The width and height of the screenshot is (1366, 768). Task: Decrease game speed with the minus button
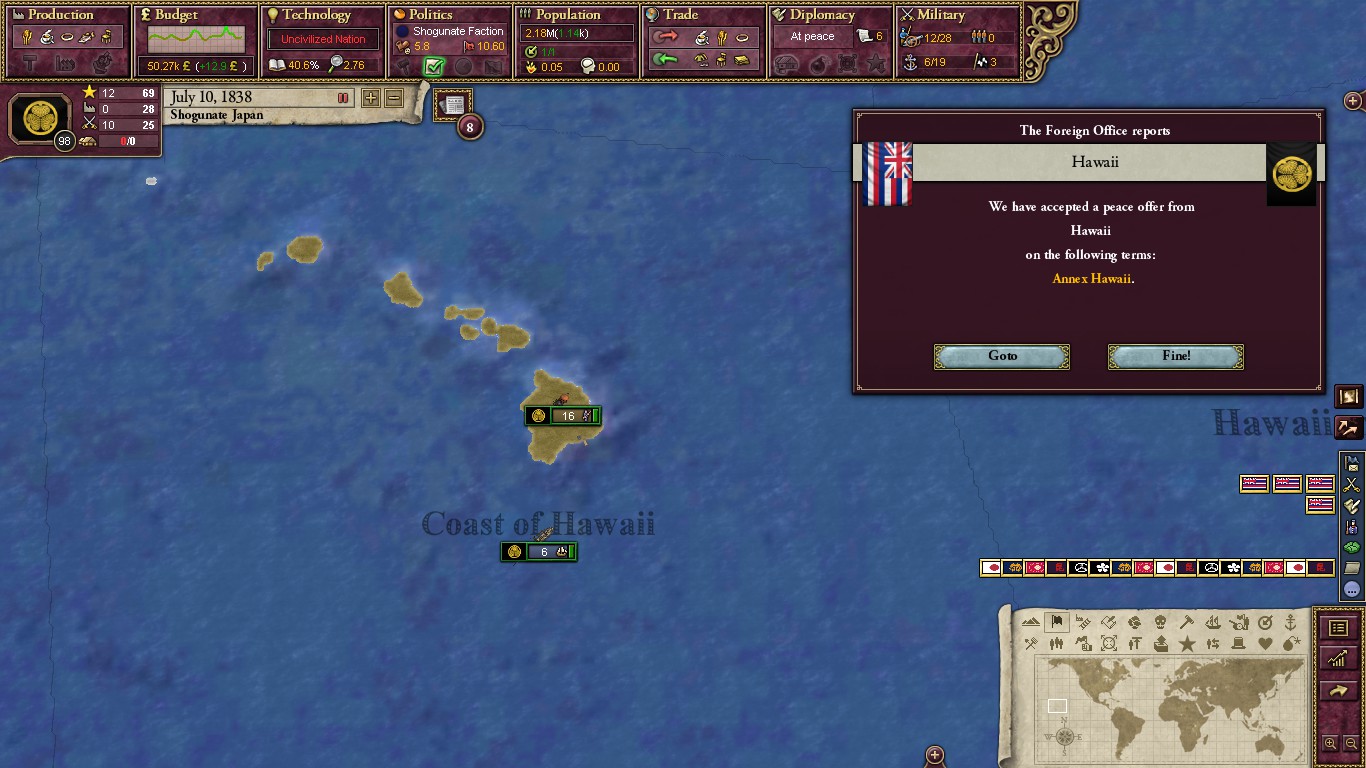point(394,98)
